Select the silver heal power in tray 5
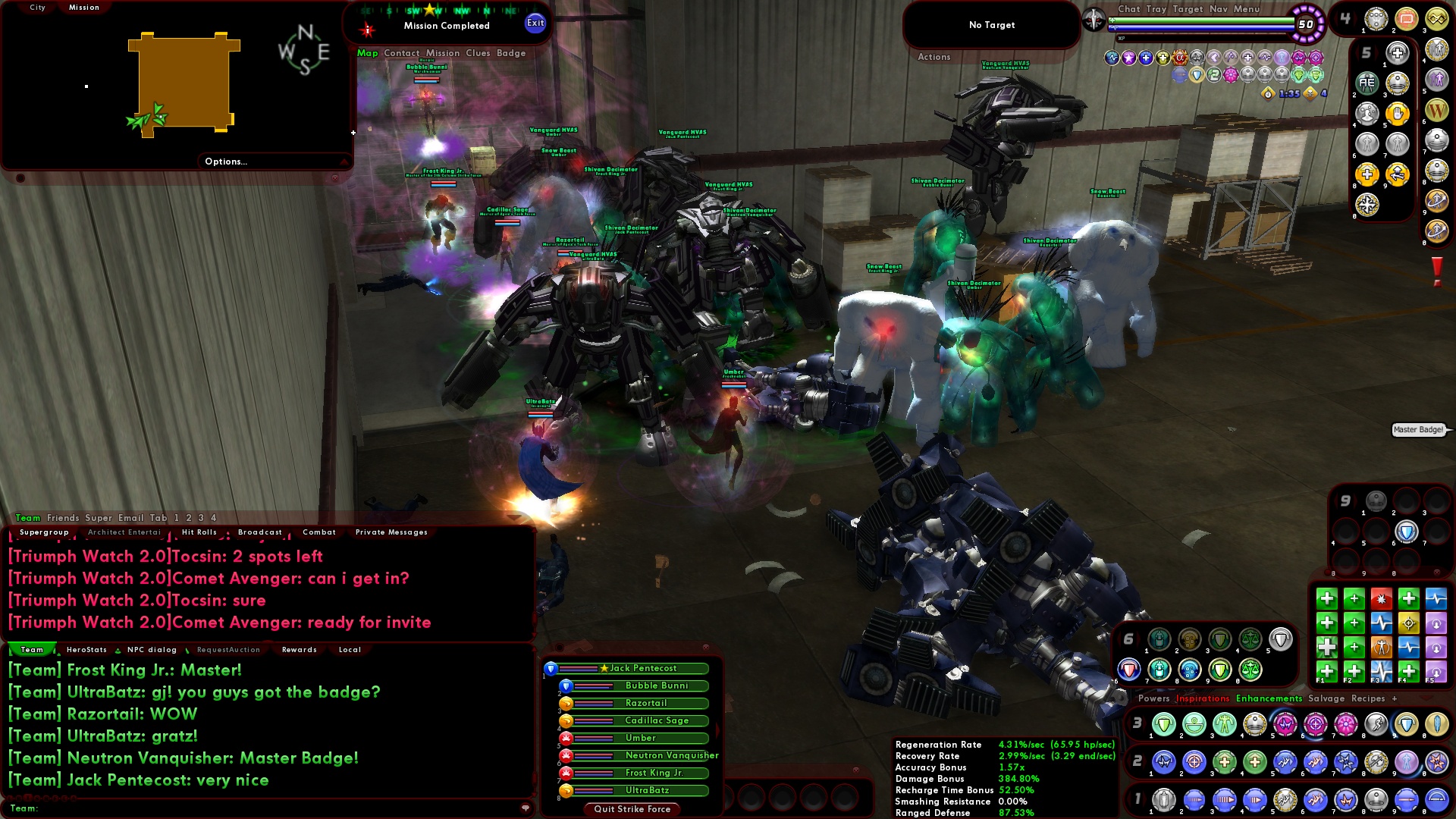Image resolution: width=1456 pixels, height=819 pixels. point(1397,52)
